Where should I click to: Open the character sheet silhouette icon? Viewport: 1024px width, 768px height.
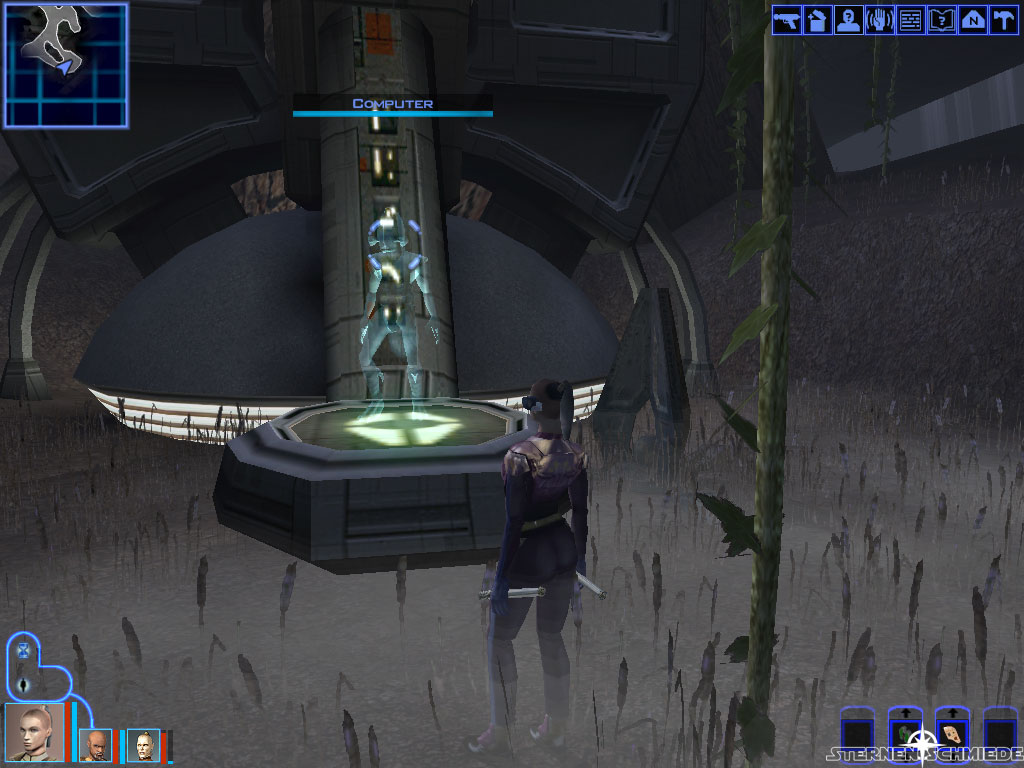[849, 20]
